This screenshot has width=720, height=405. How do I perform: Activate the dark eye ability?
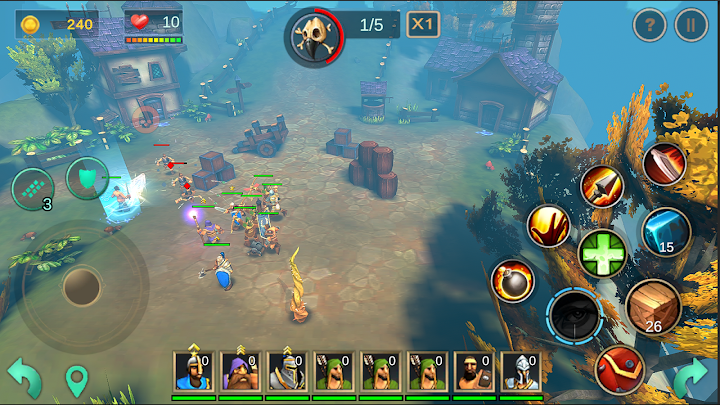point(574,314)
